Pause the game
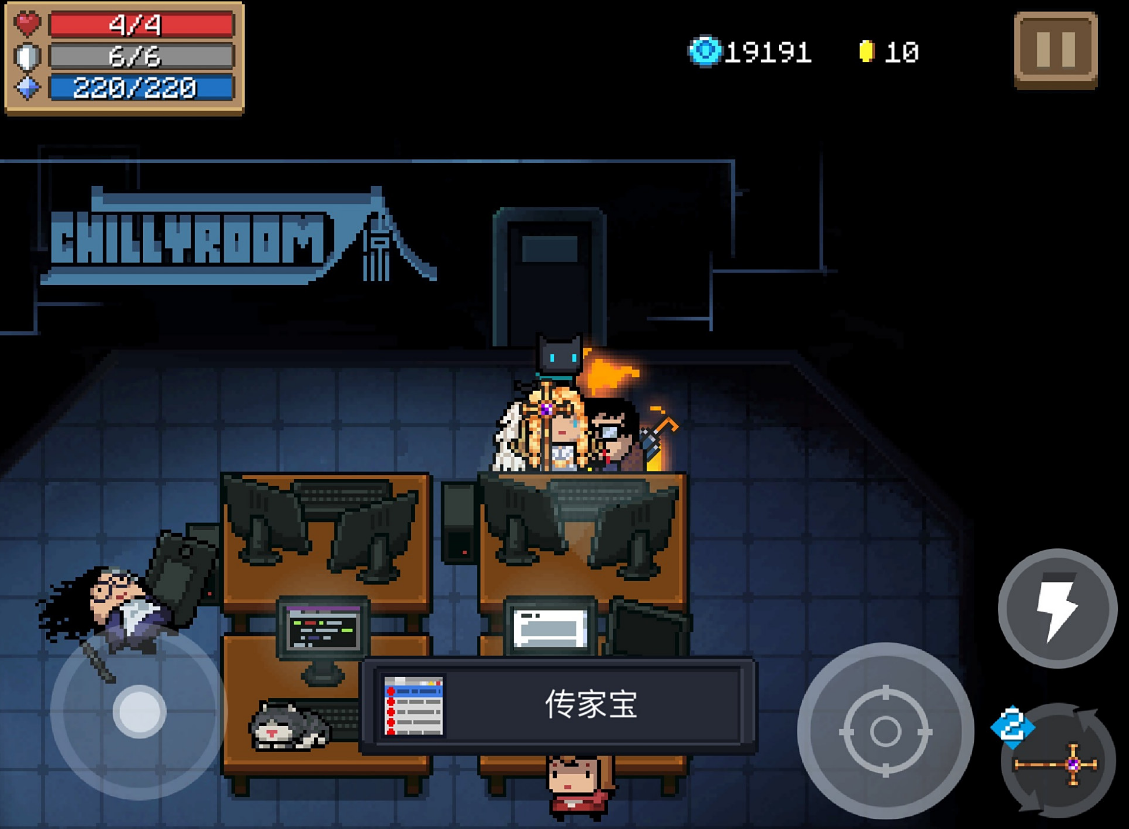1129x829 pixels. coord(1055,49)
